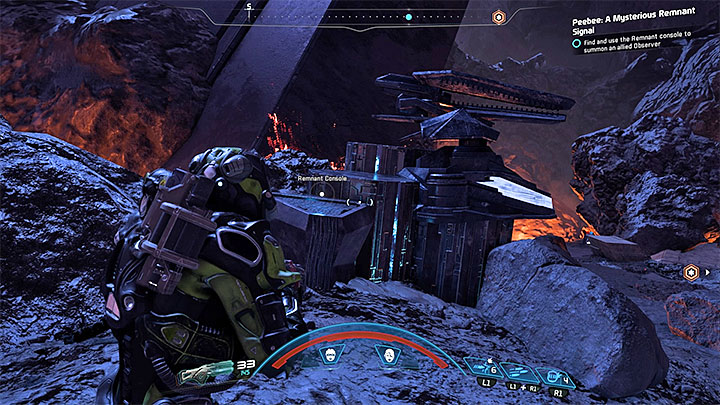Select the equipped weapon icon

(x=205, y=375)
